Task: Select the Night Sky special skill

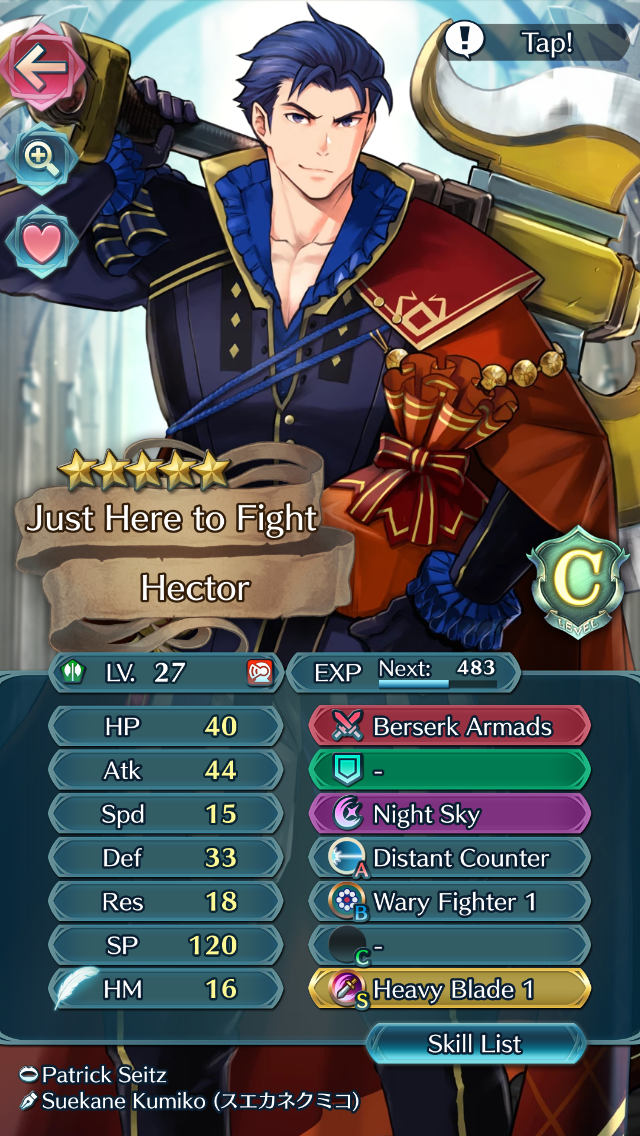Action: [x=449, y=814]
